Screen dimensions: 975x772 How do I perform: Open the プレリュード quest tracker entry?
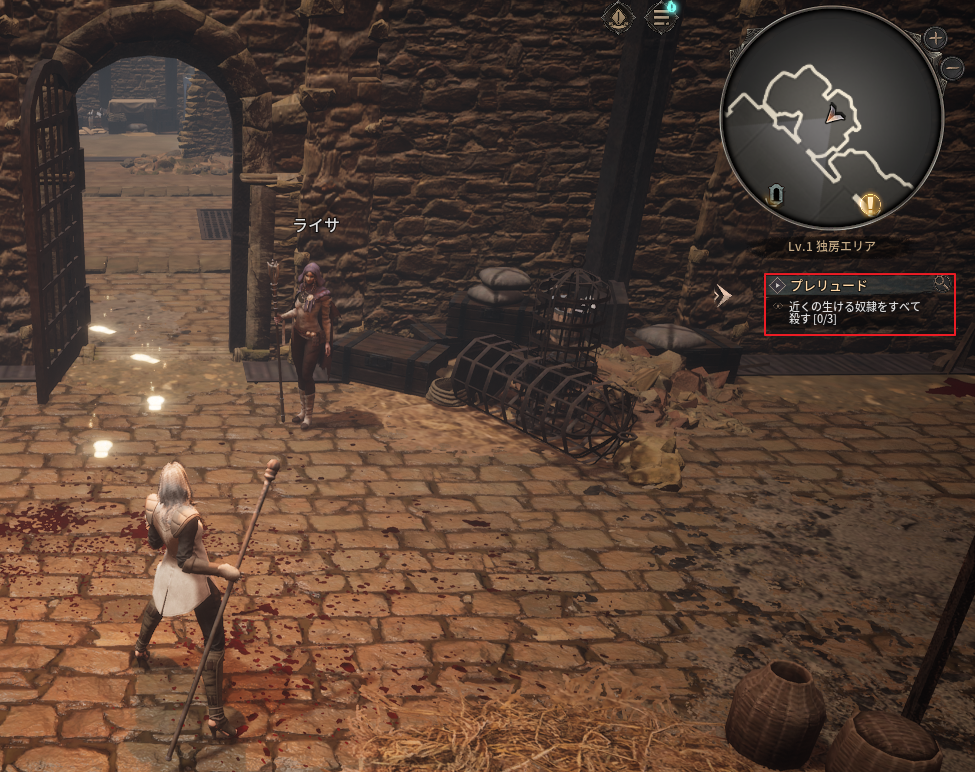[x=829, y=285]
